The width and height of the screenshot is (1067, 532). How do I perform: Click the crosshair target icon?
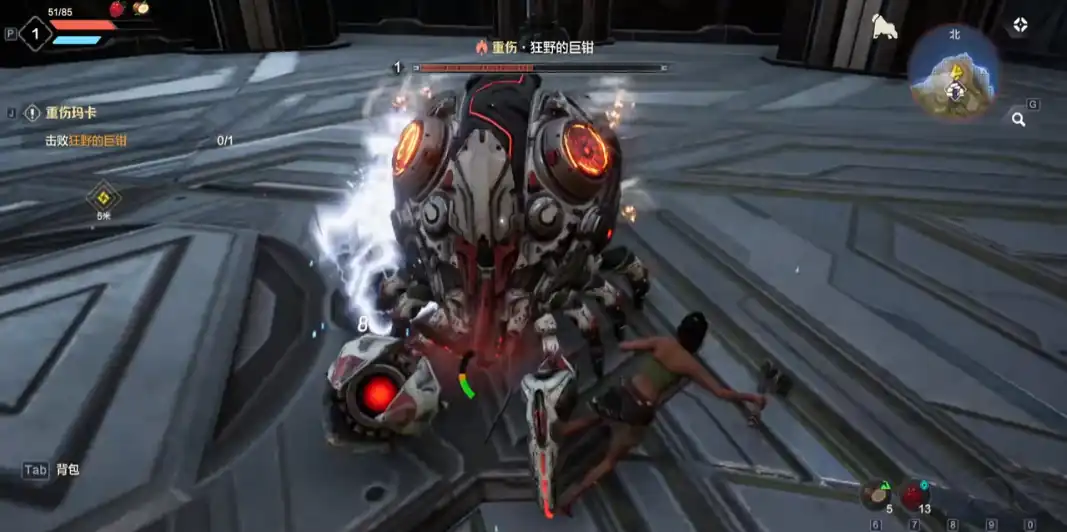tap(1019, 25)
